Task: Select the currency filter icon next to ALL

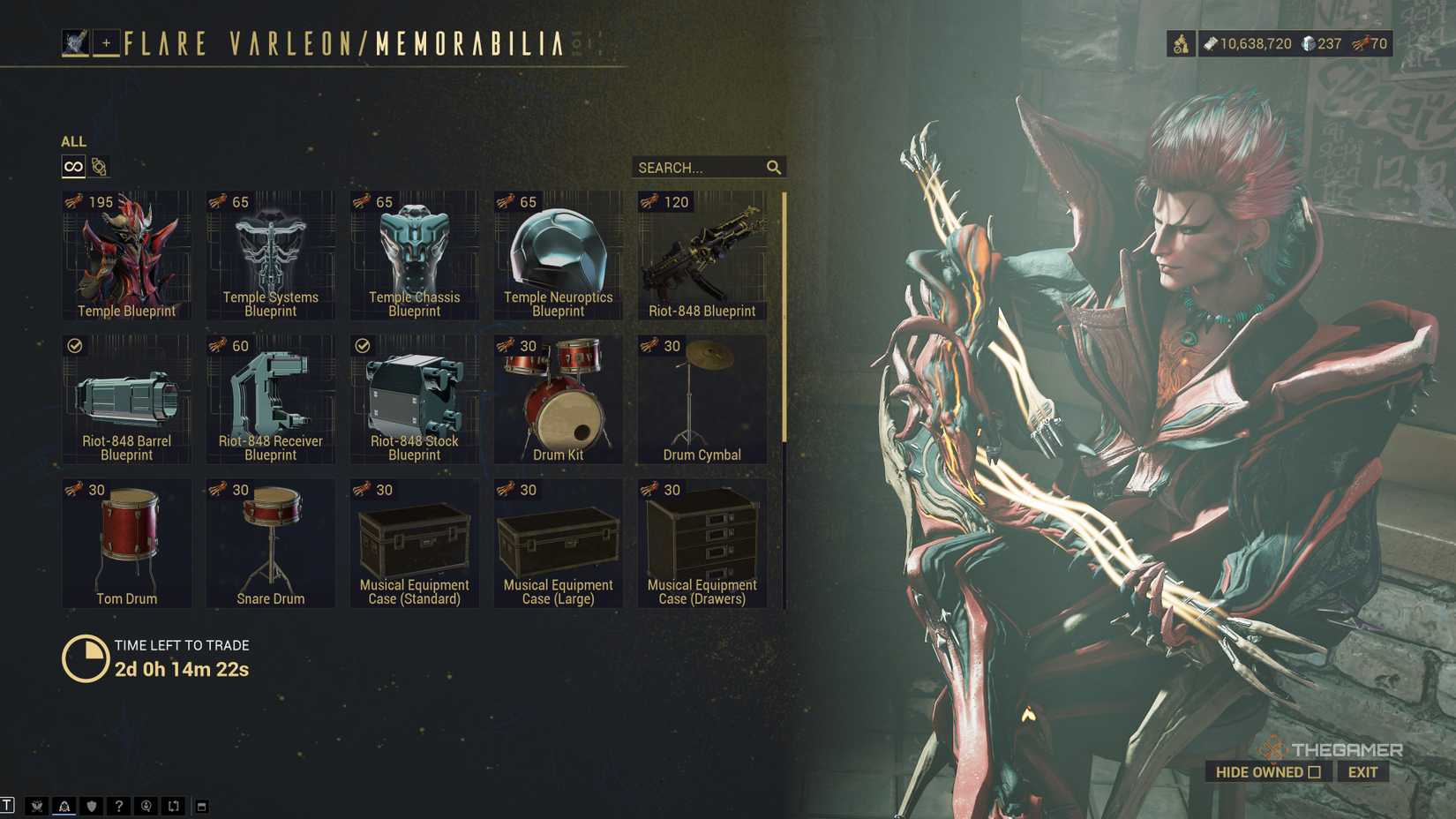Action: (98, 166)
